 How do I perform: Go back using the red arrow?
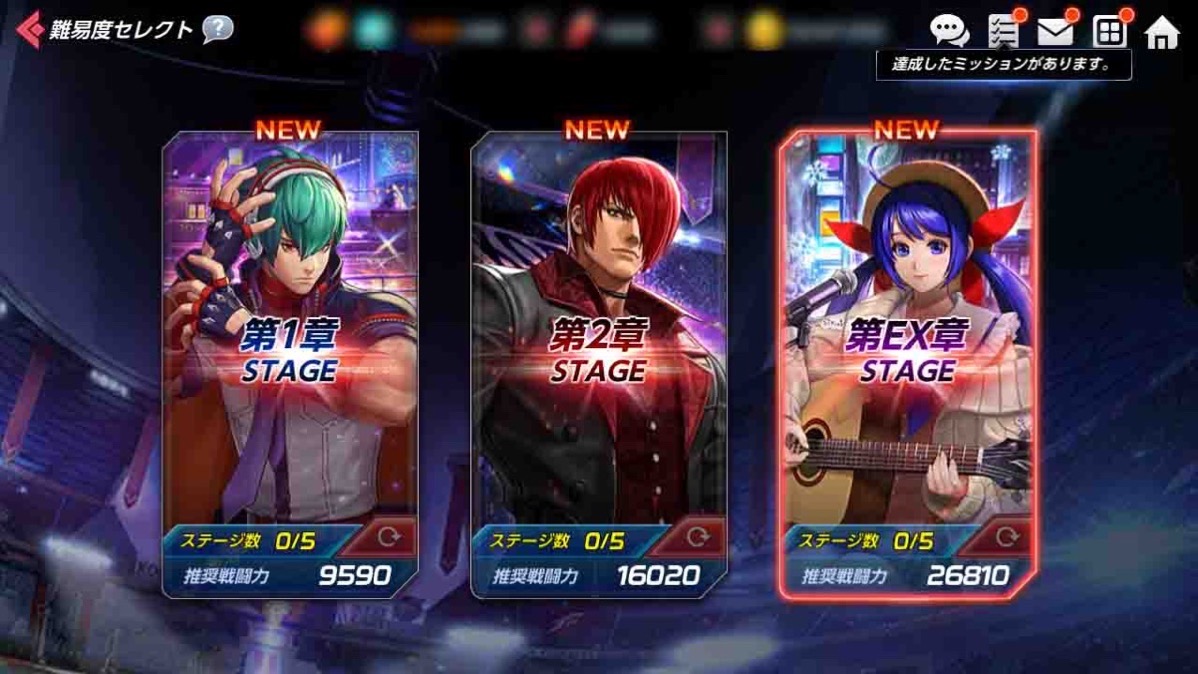(30, 30)
